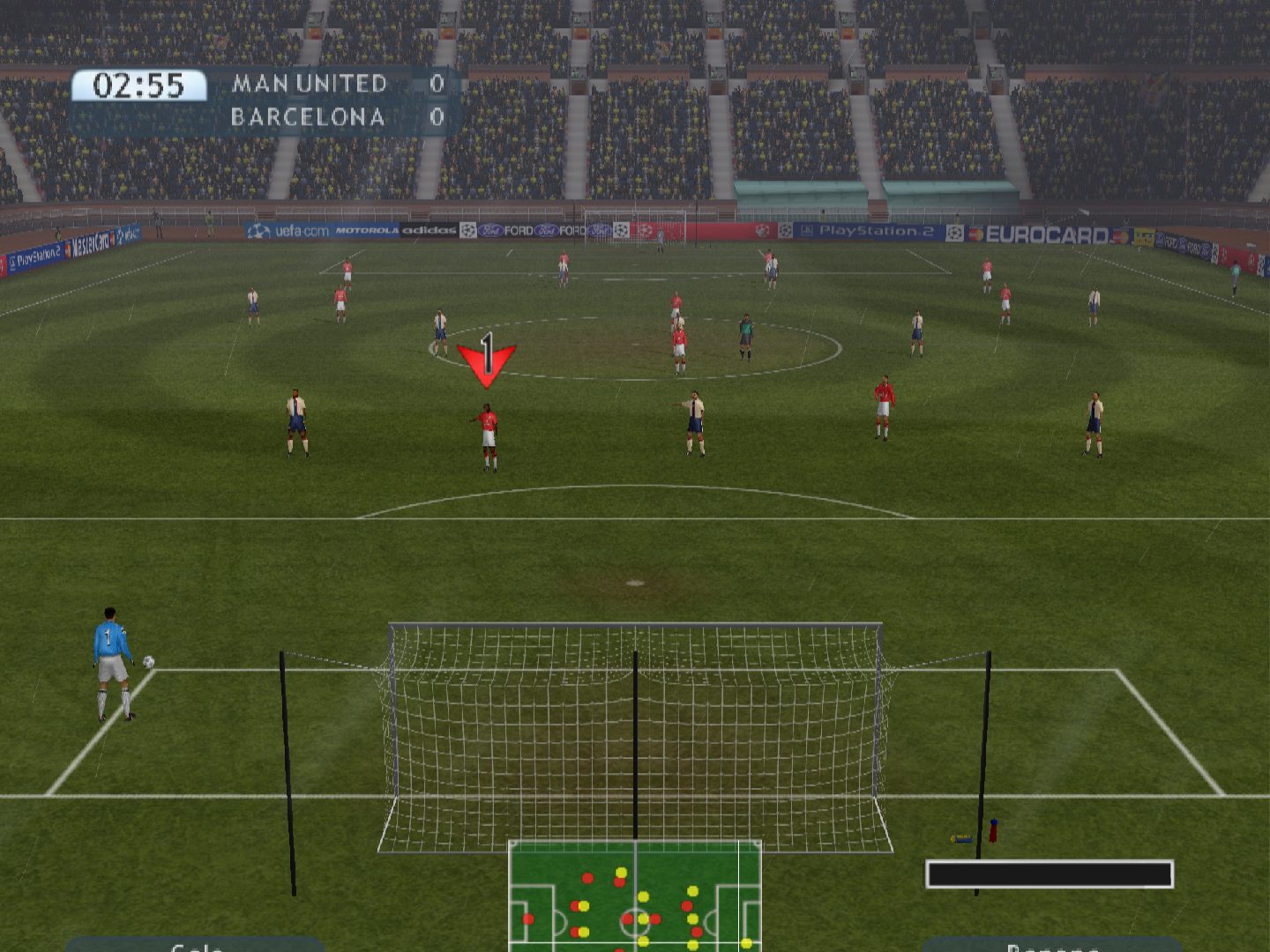Select the controlled player marked 1
The width and height of the screenshot is (1270, 952).
point(488,436)
